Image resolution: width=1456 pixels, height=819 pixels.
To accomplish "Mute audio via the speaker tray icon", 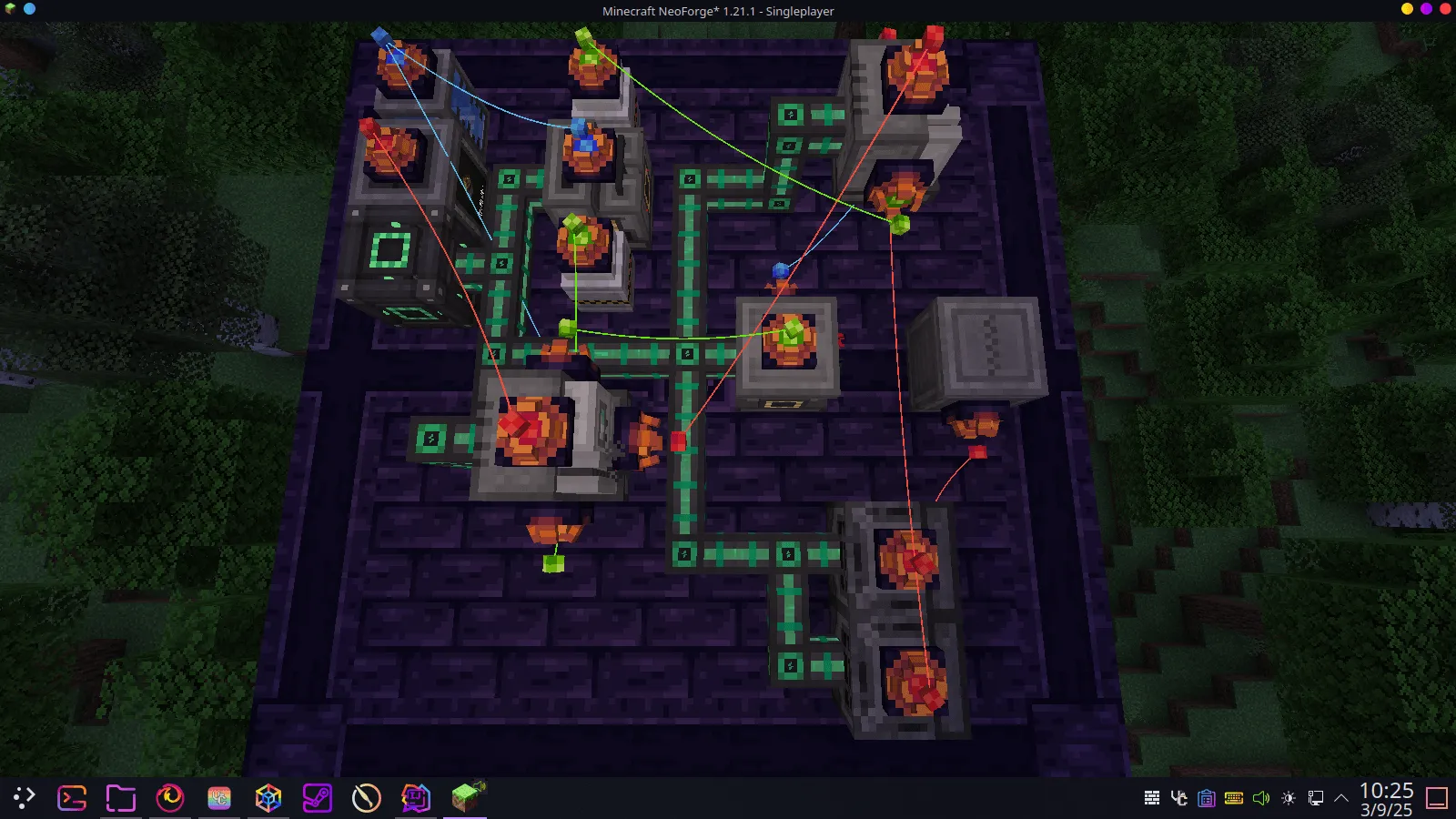I will (x=1261, y=798).
